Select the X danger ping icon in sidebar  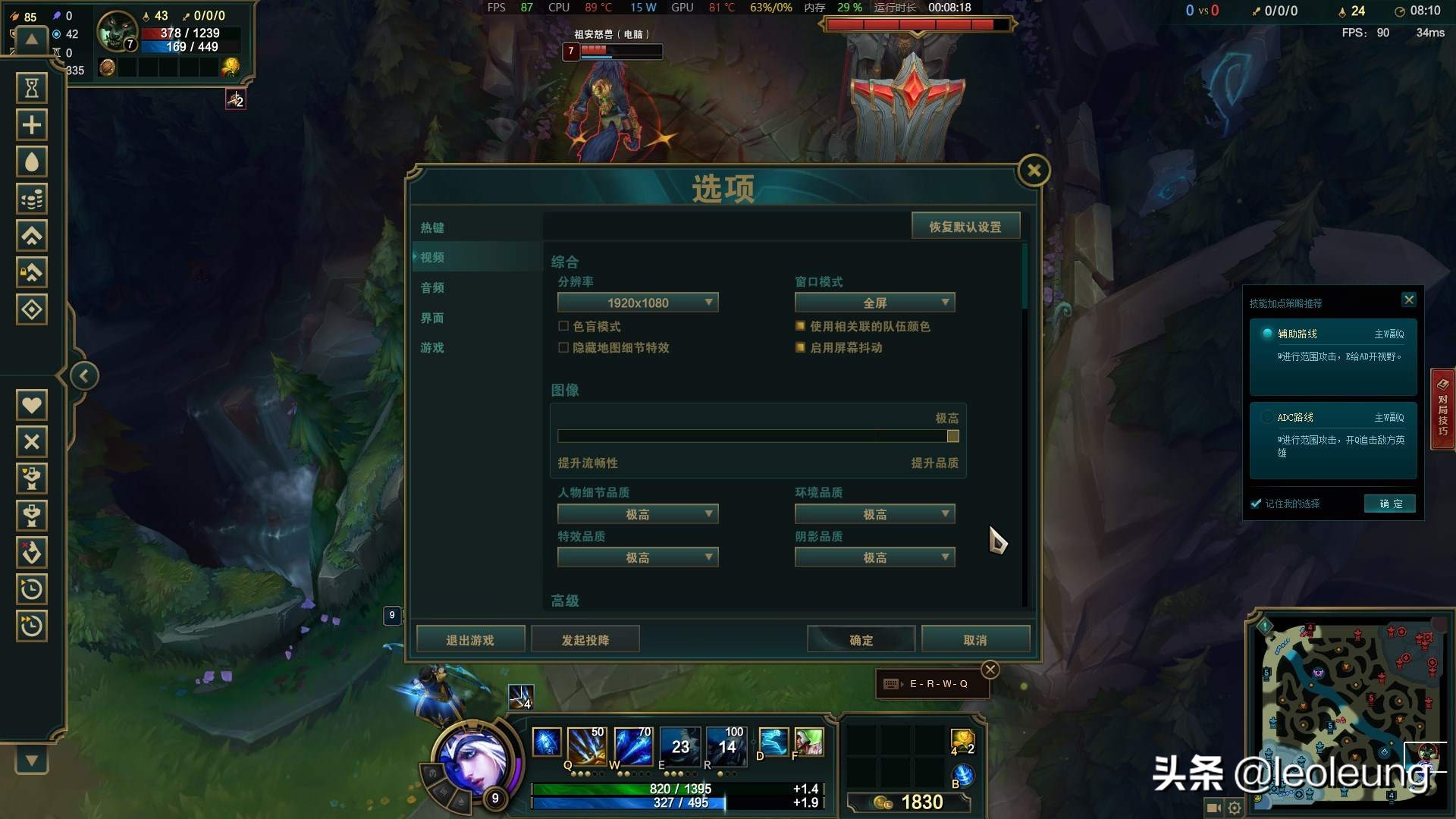31,441
